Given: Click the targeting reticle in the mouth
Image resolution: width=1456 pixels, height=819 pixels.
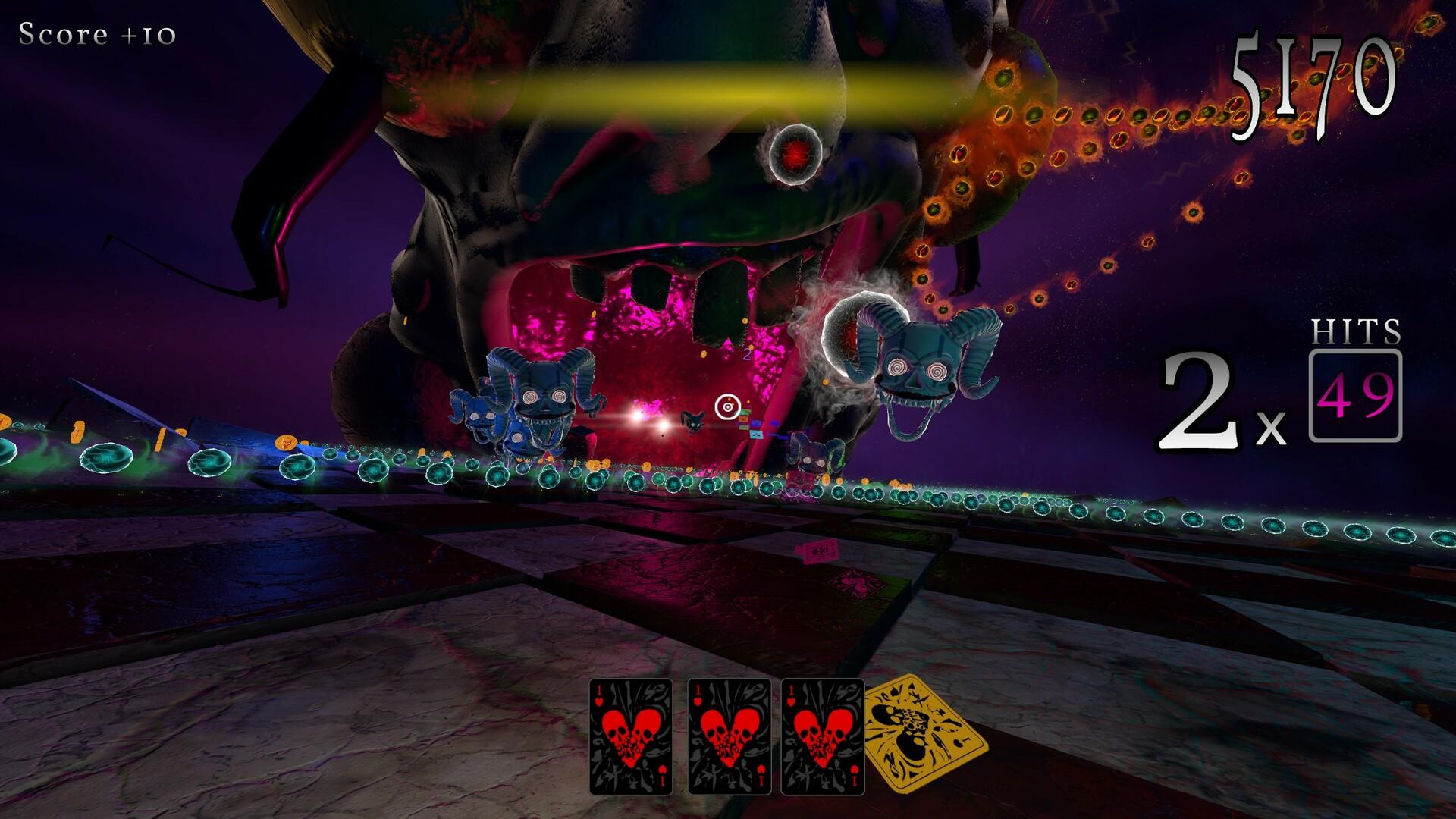Looking at the screenshot, I should tap(727, 407).
